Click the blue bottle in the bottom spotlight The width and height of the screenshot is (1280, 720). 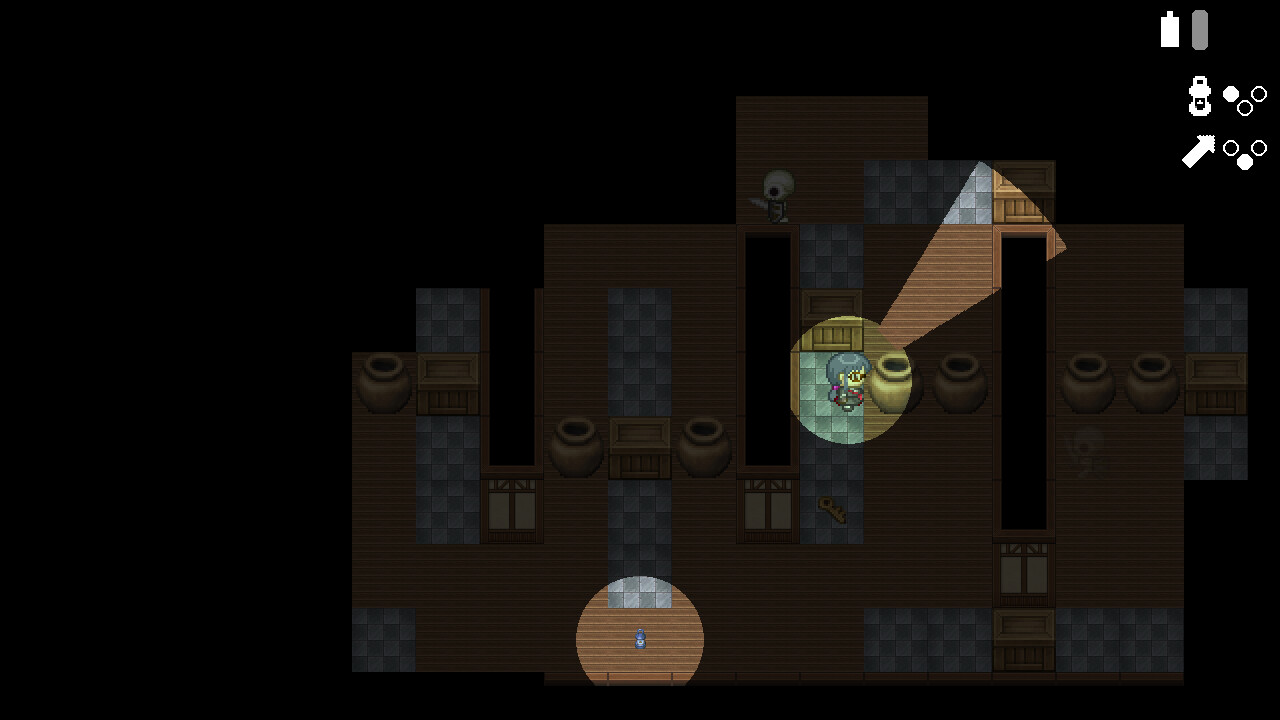pos(639,640)
